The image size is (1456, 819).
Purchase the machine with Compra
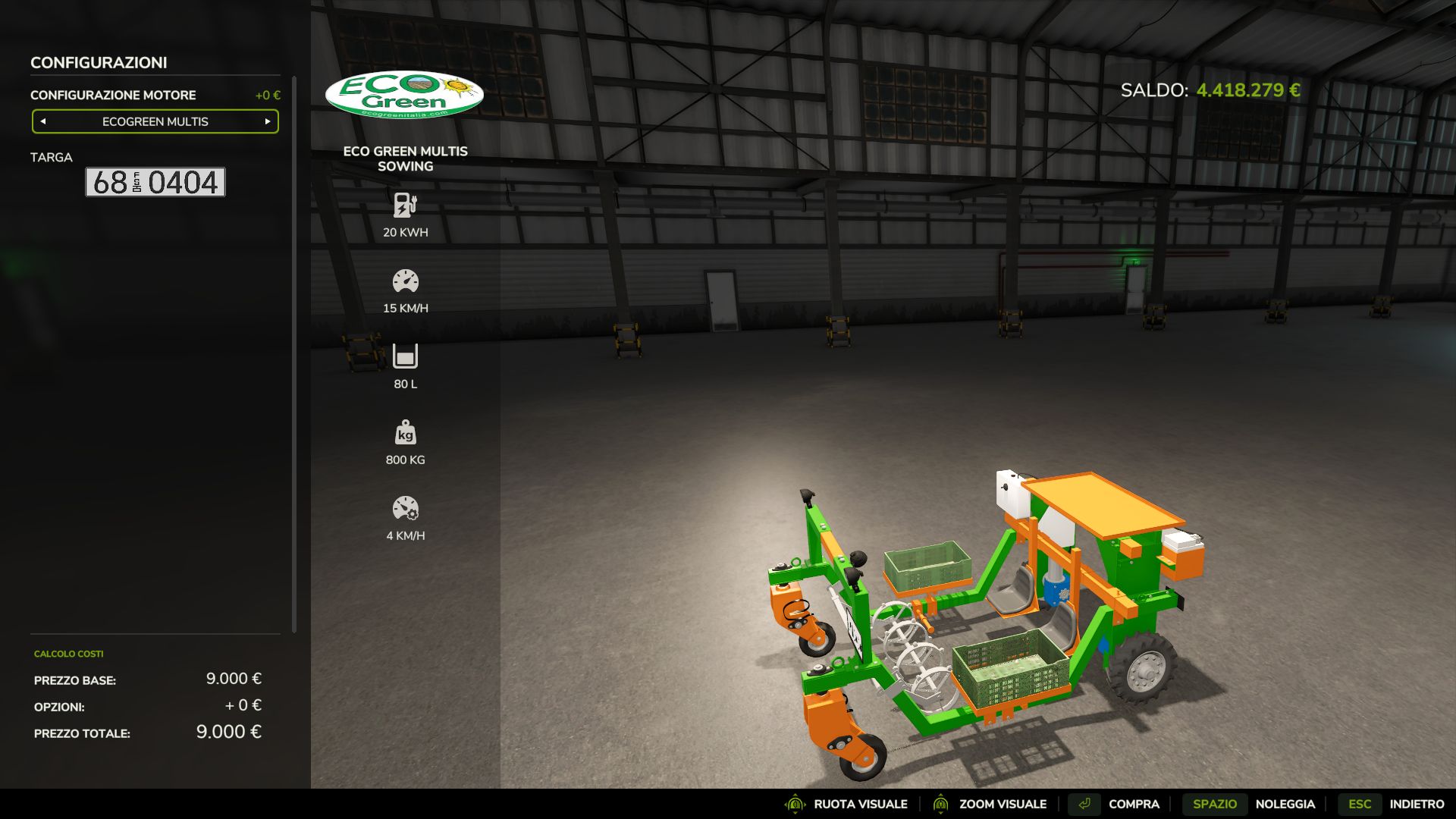click(x=1133, y=804)
